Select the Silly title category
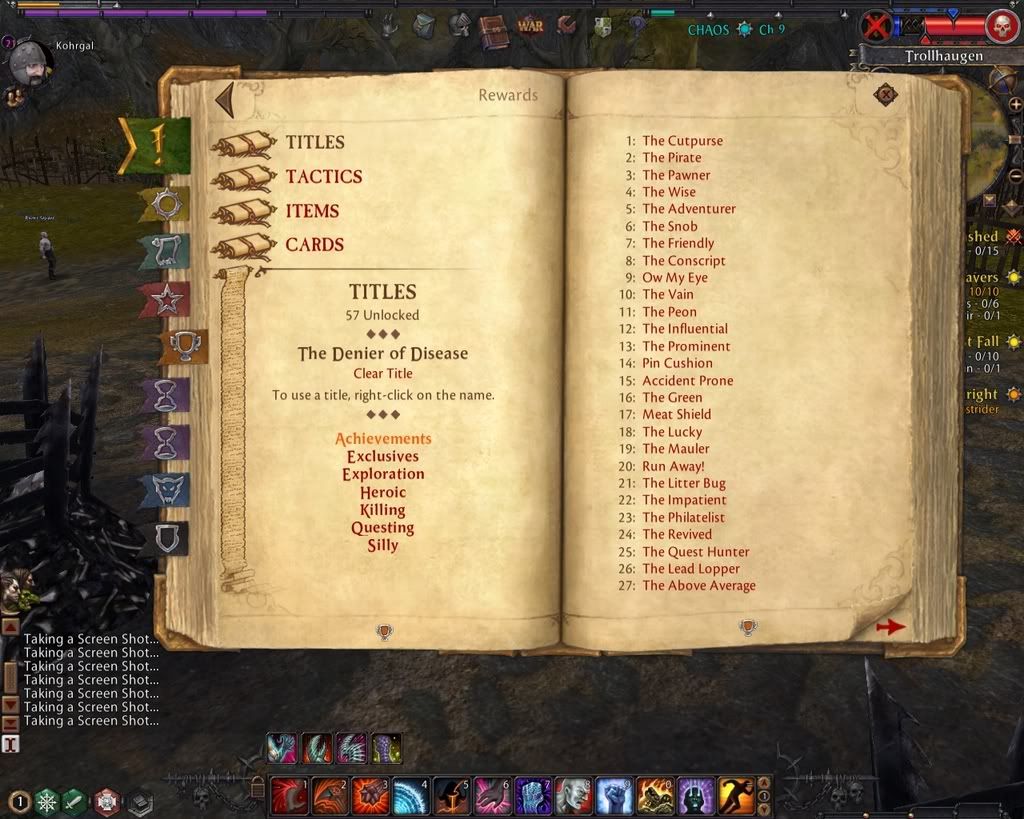Screen dimensions: 1024x819 (382, 545)
